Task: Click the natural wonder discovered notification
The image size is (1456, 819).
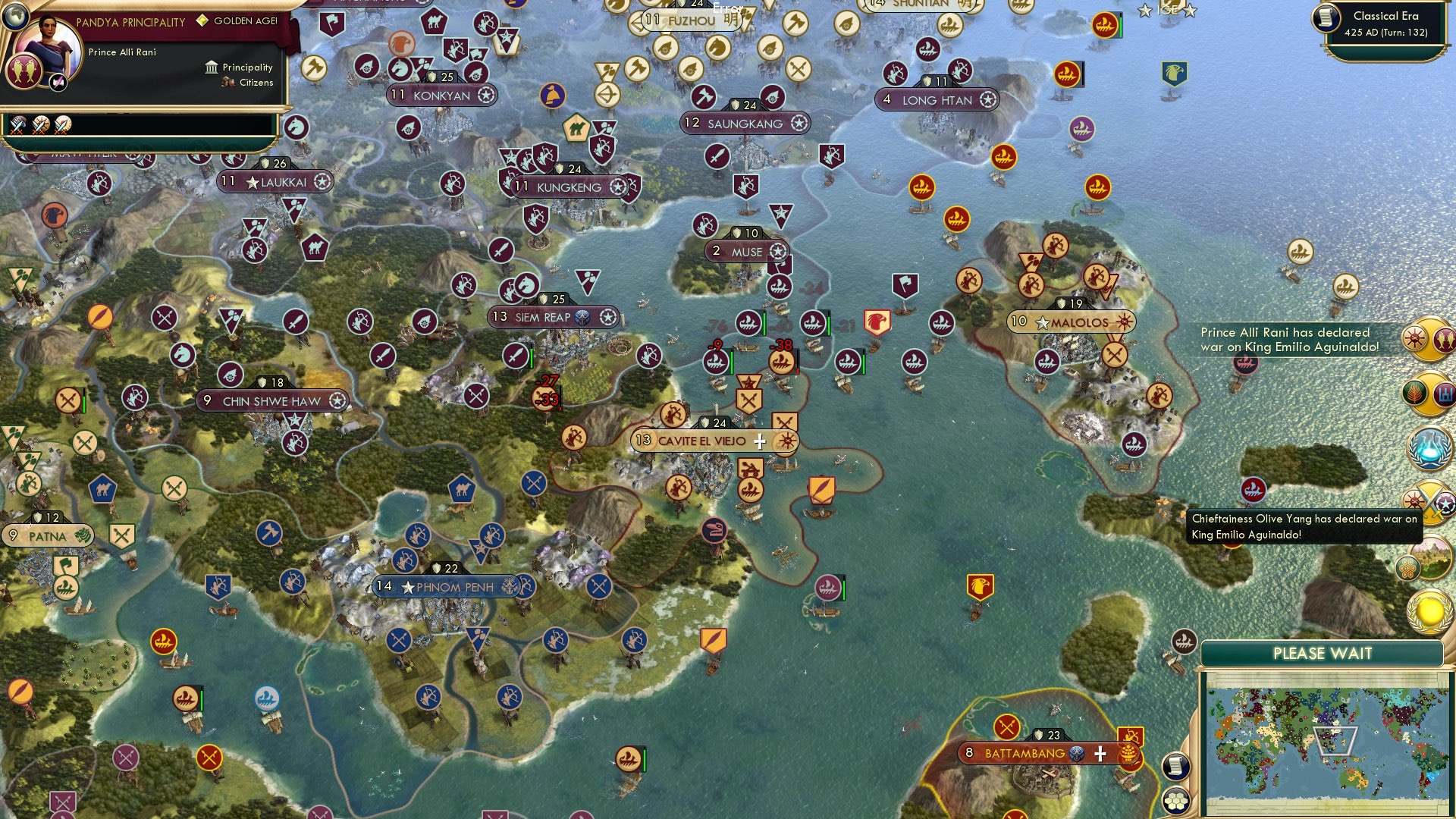Action: (x=1432, y=554)
